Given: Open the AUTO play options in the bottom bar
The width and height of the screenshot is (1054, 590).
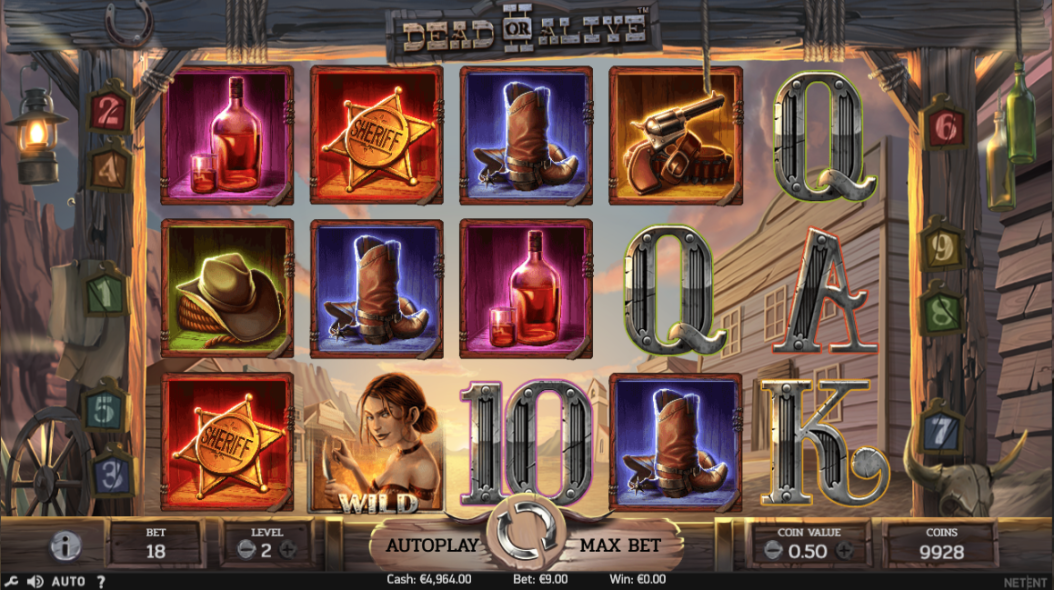Looking at the screenshot, I should coord(68,581).
